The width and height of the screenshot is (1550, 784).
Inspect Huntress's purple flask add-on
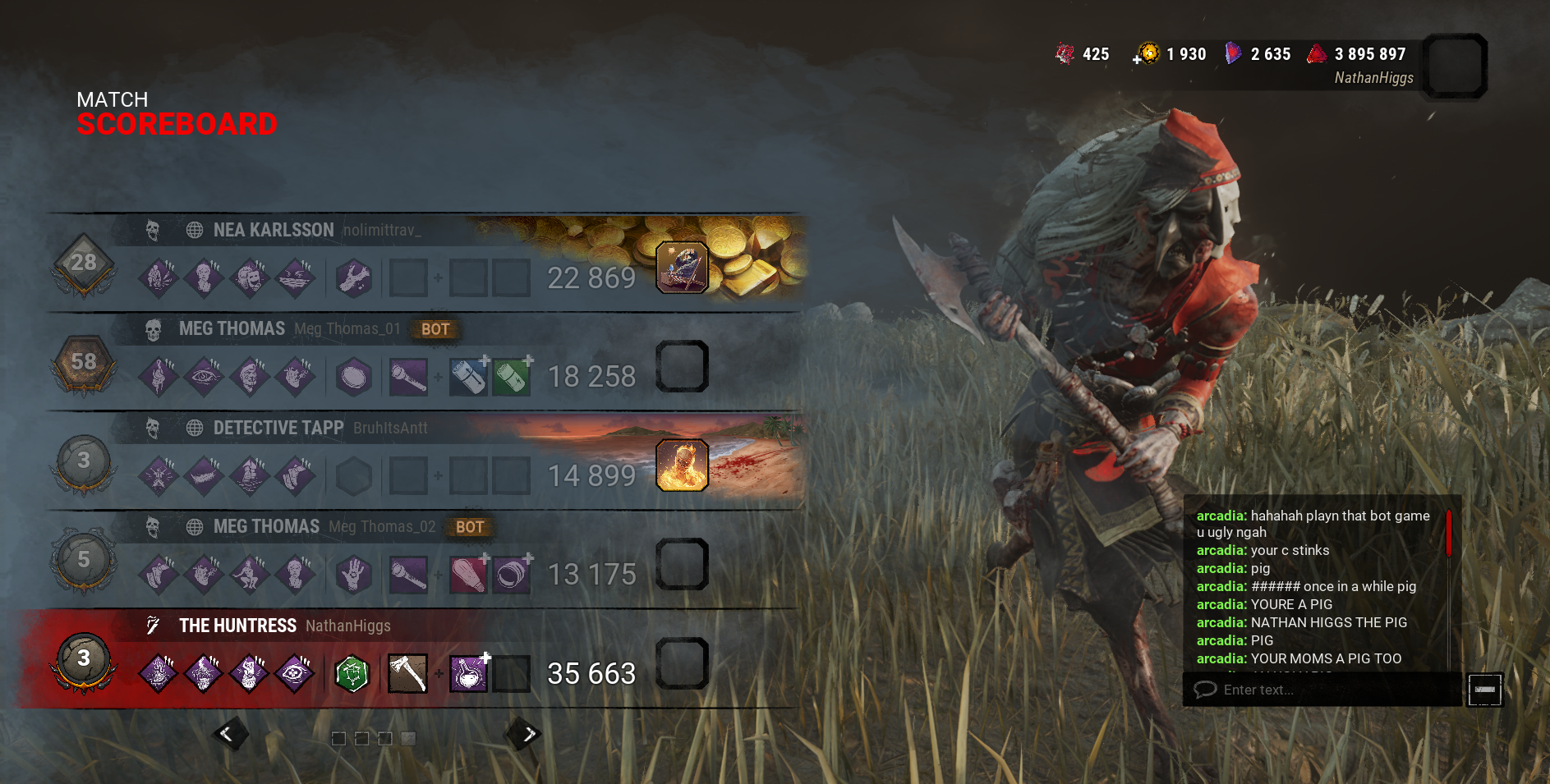(x=468, y=674)
